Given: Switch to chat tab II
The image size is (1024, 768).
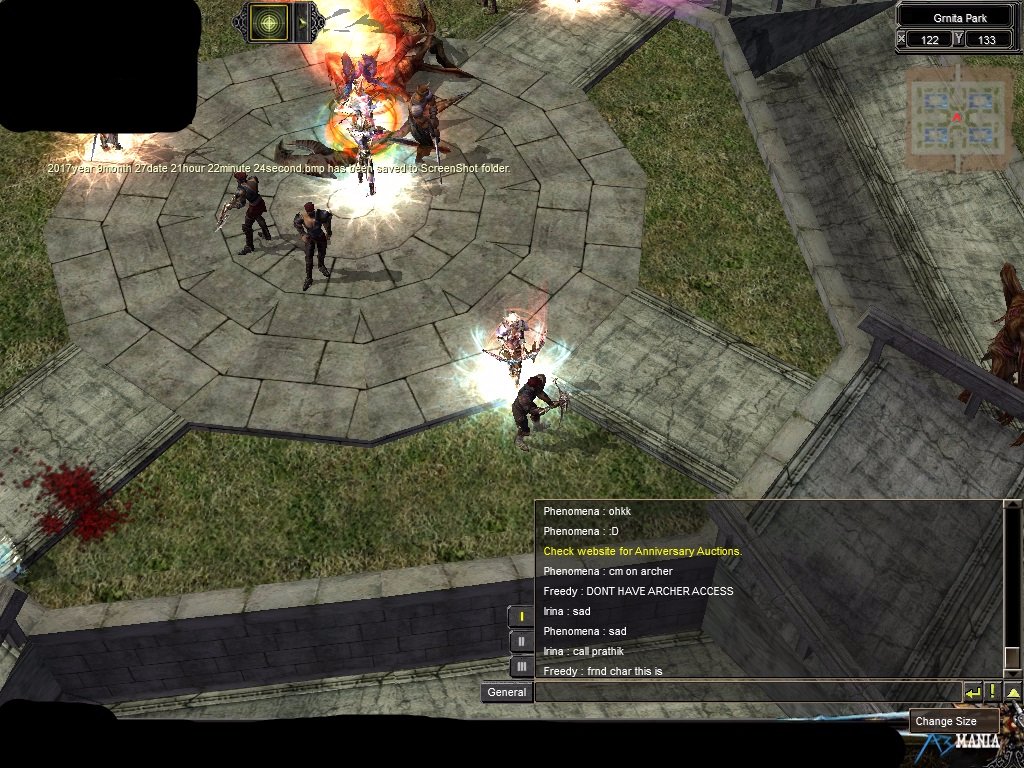Looking at the screenshot, I should [x=521, y=641].
